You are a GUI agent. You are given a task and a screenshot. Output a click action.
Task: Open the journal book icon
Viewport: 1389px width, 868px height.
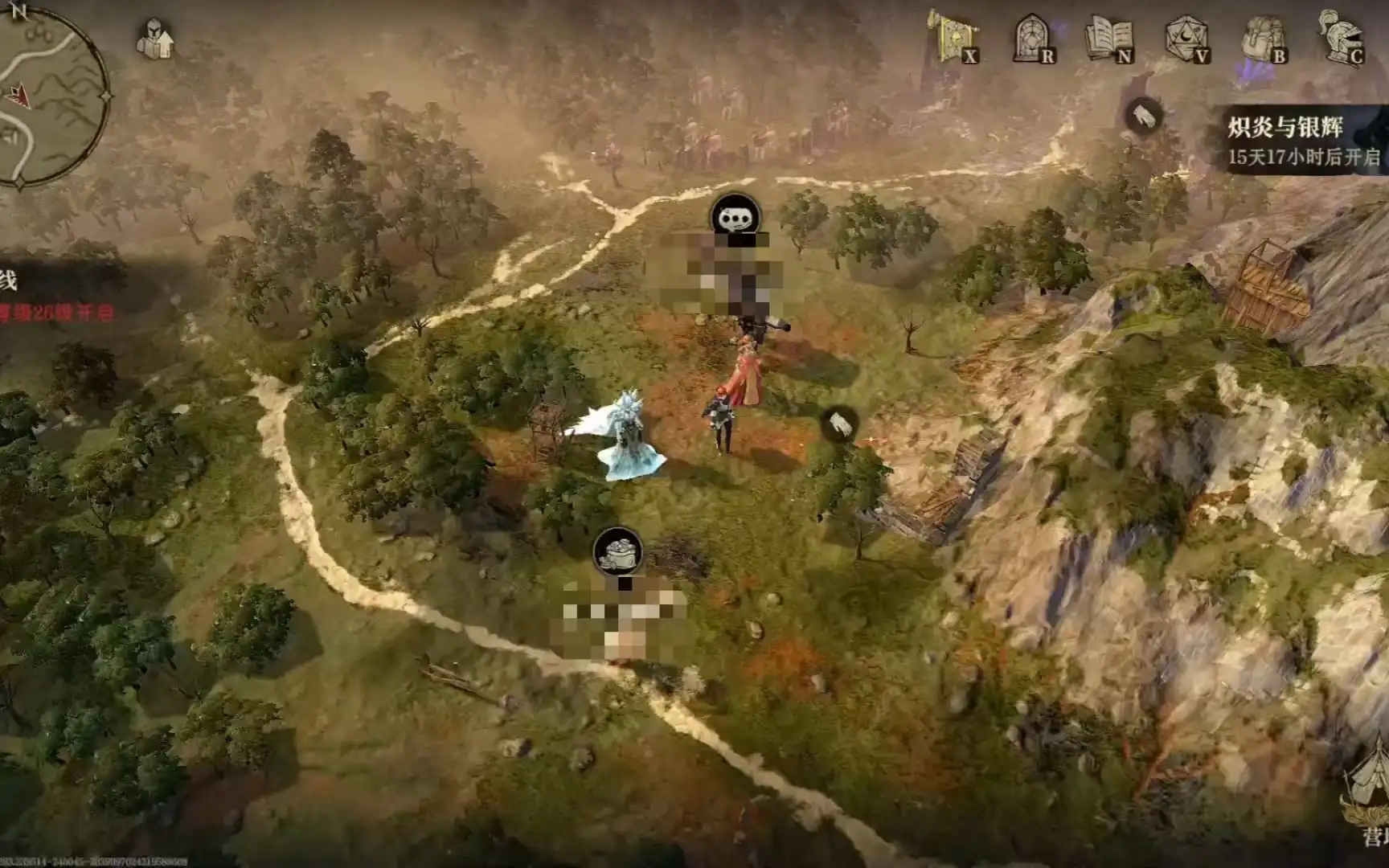(x=1109, y=38)
